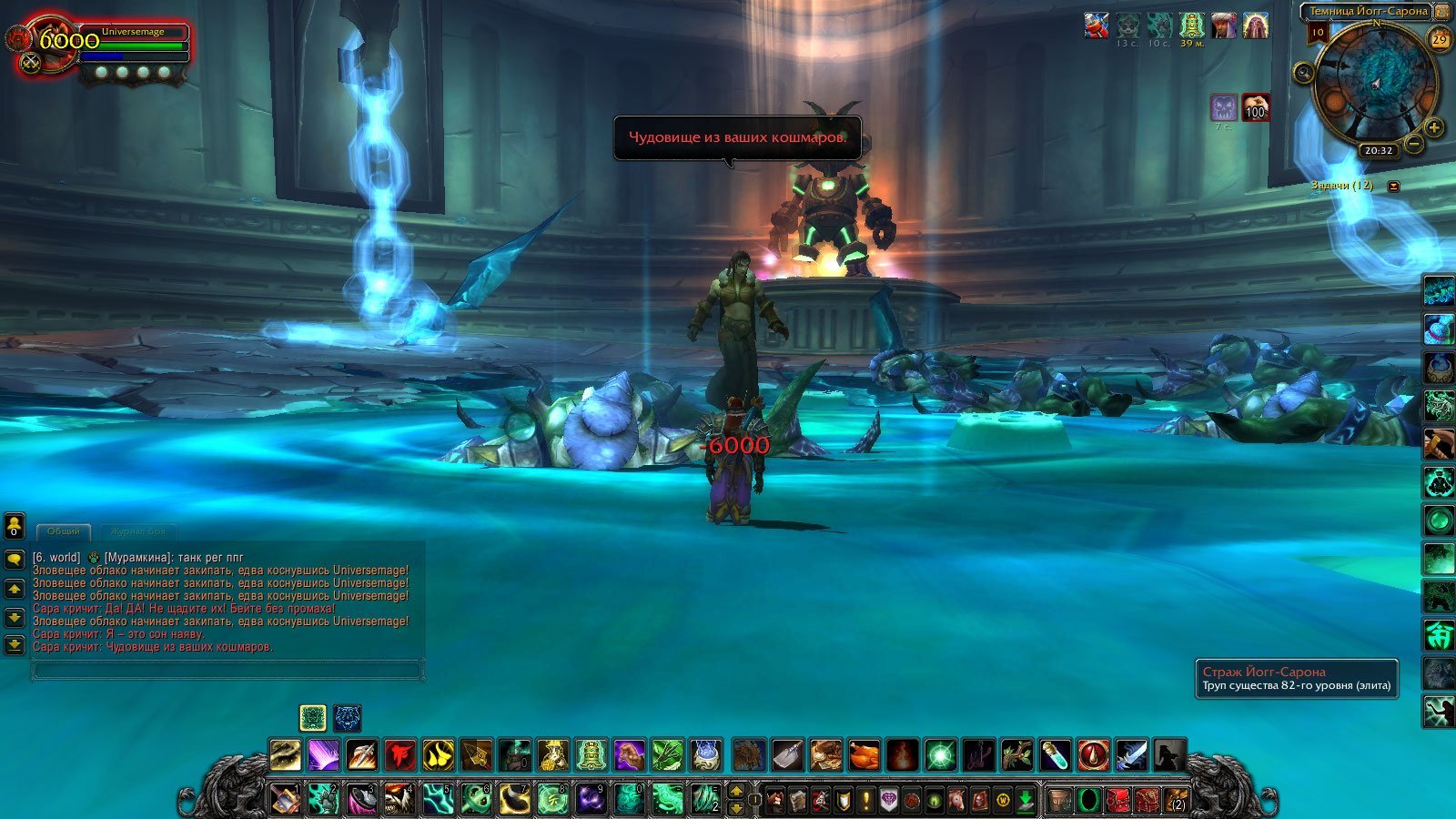Click the minimap tracking magnifier button
This screenshot has width=1456, height=819.
pos(1304,73)
